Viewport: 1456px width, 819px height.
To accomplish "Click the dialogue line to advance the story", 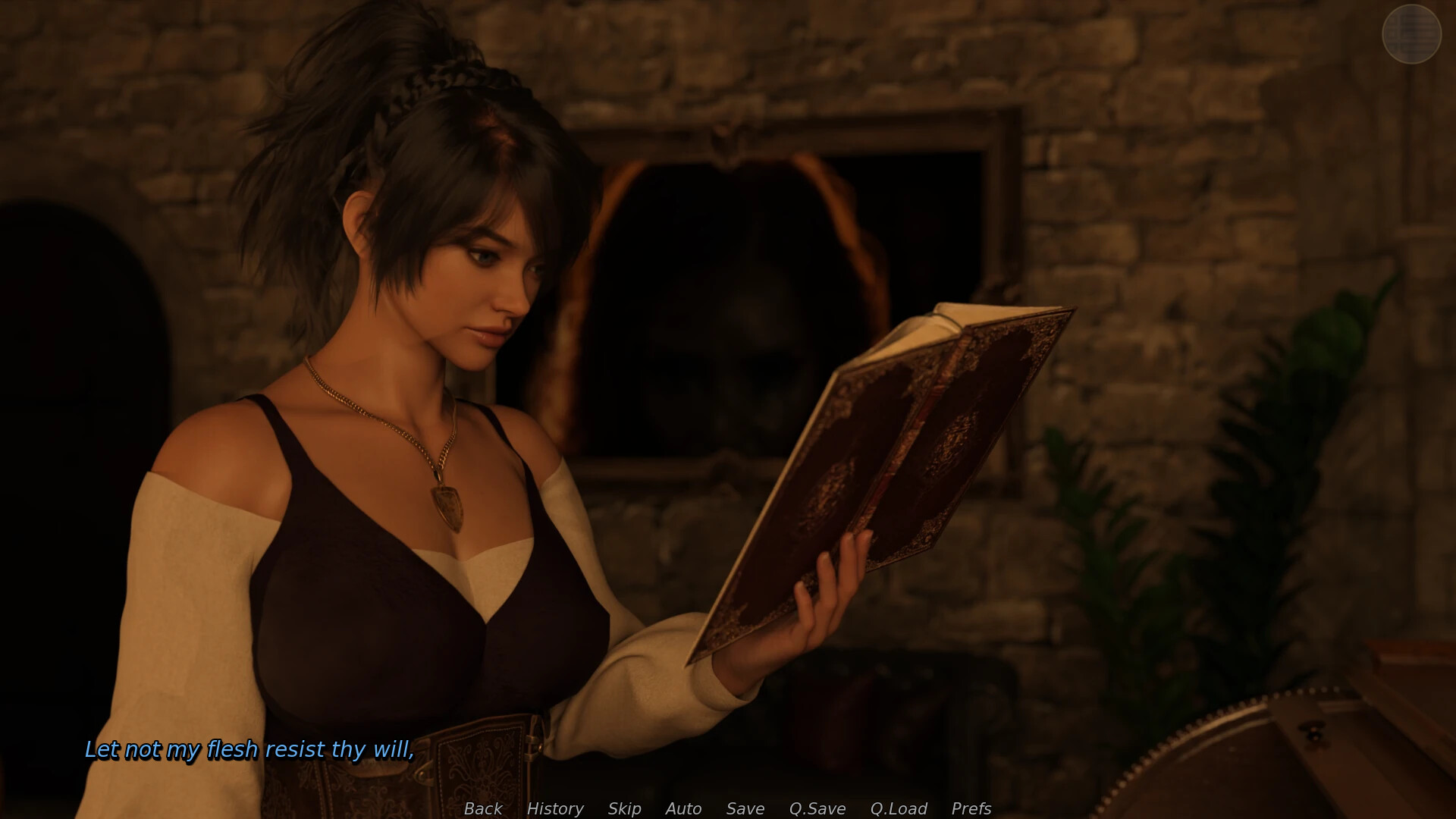I will coord(250,751).
